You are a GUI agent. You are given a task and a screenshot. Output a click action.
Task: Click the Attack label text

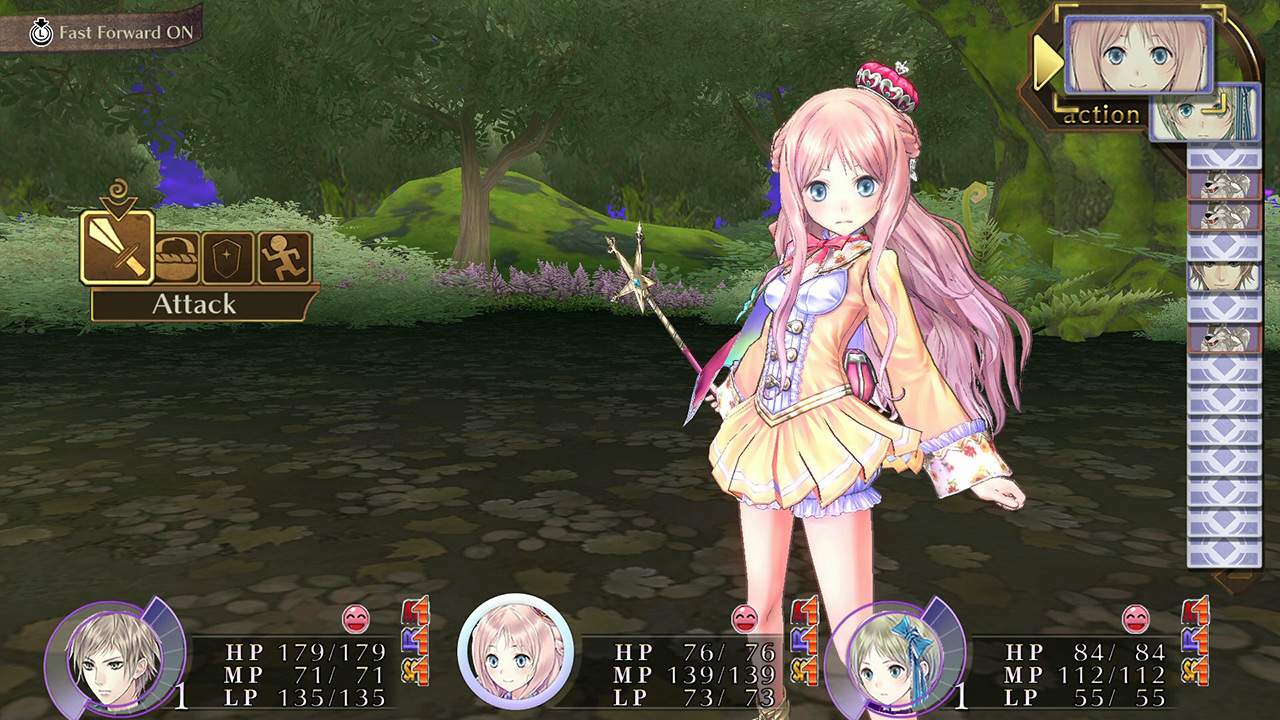coord(196,302)
